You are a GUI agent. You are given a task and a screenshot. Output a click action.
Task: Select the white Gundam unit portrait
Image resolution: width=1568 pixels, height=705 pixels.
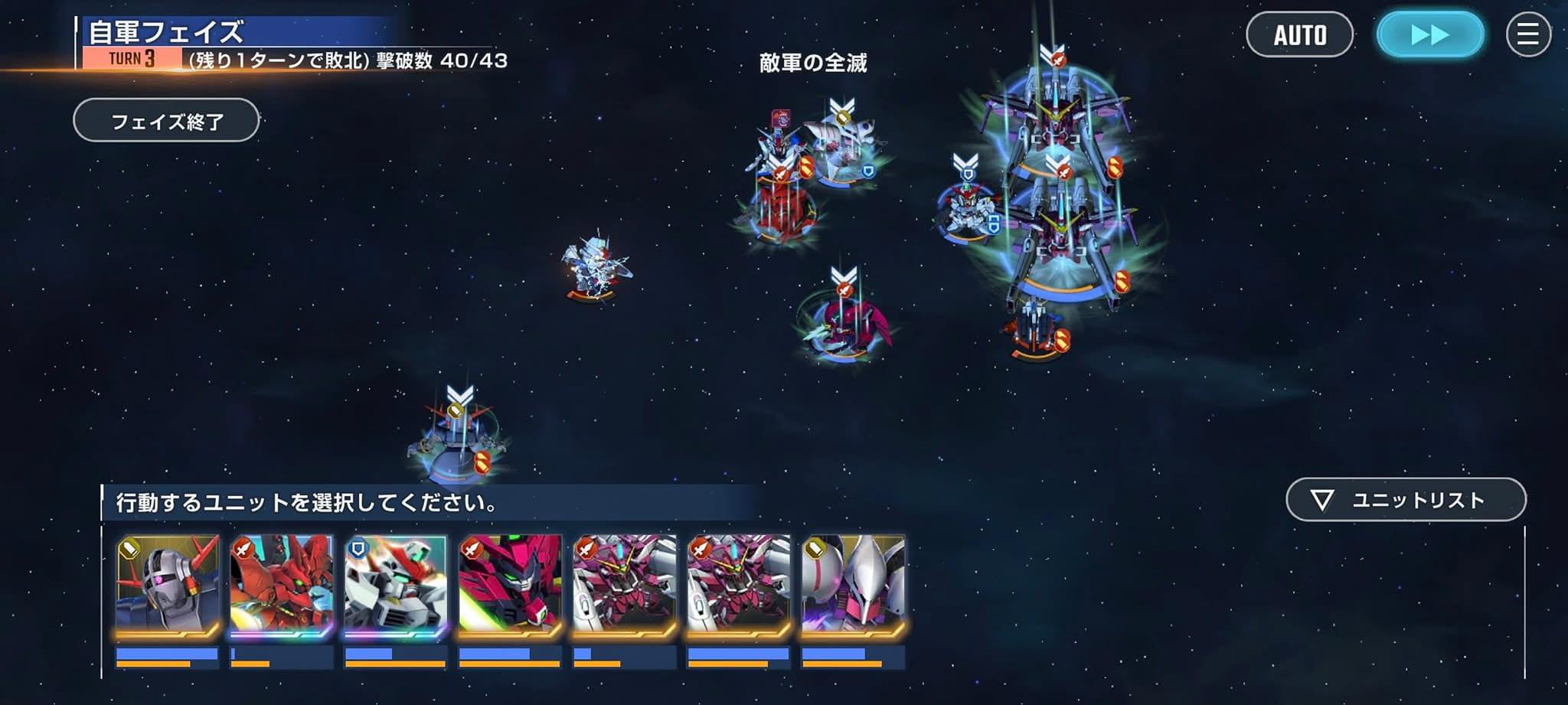tap(396, 586)
